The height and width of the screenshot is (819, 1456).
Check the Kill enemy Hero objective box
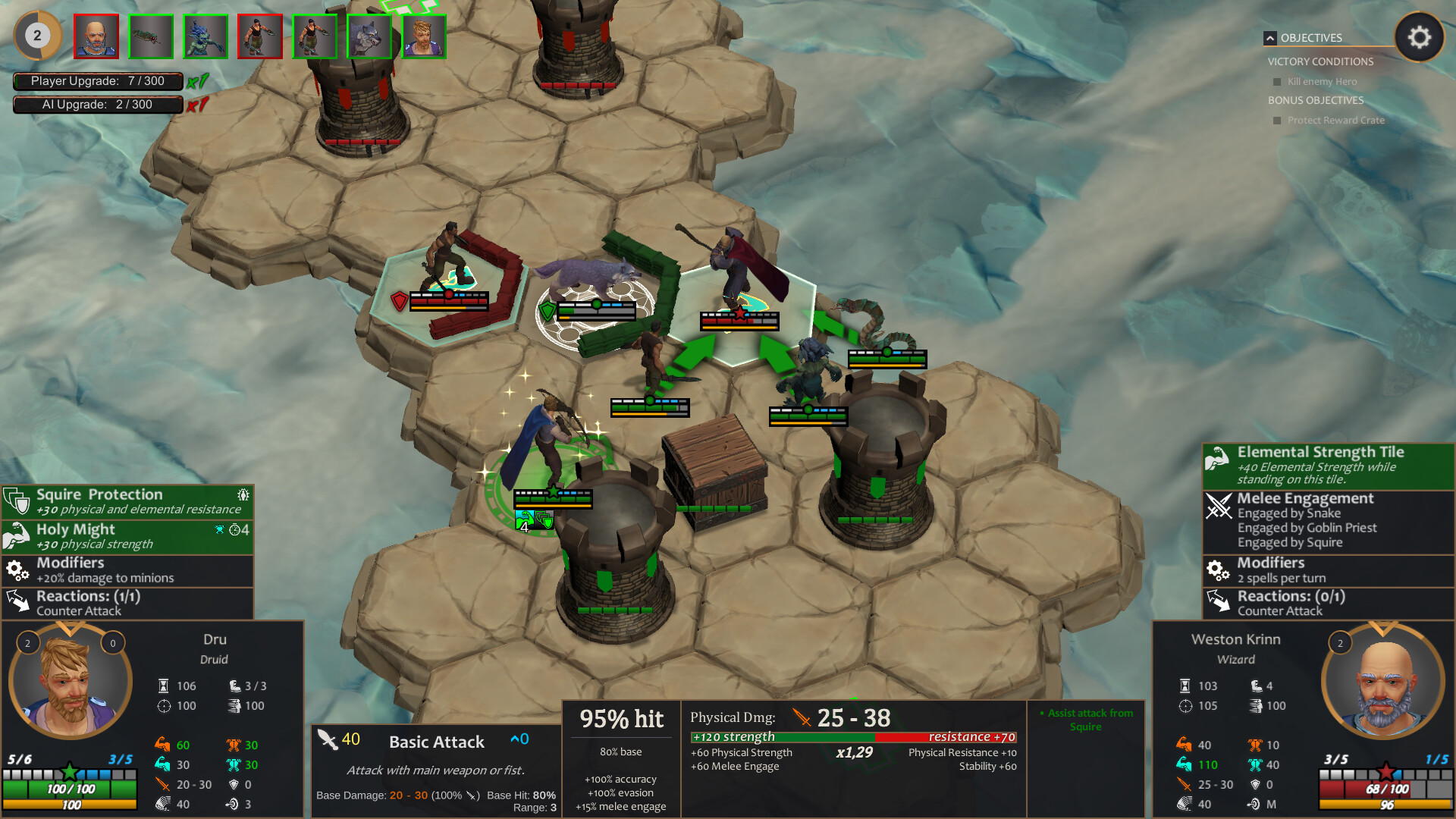click(1277, 81)
